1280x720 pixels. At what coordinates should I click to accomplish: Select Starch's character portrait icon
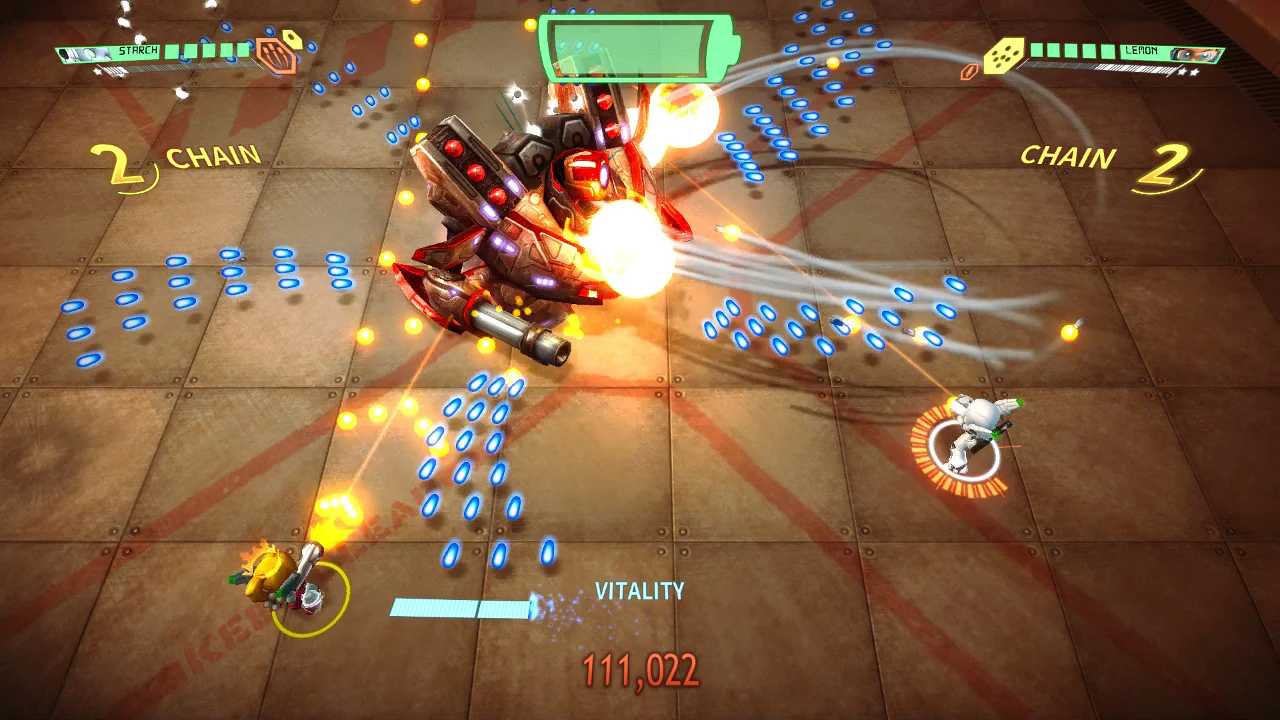[x=84, y=53]
